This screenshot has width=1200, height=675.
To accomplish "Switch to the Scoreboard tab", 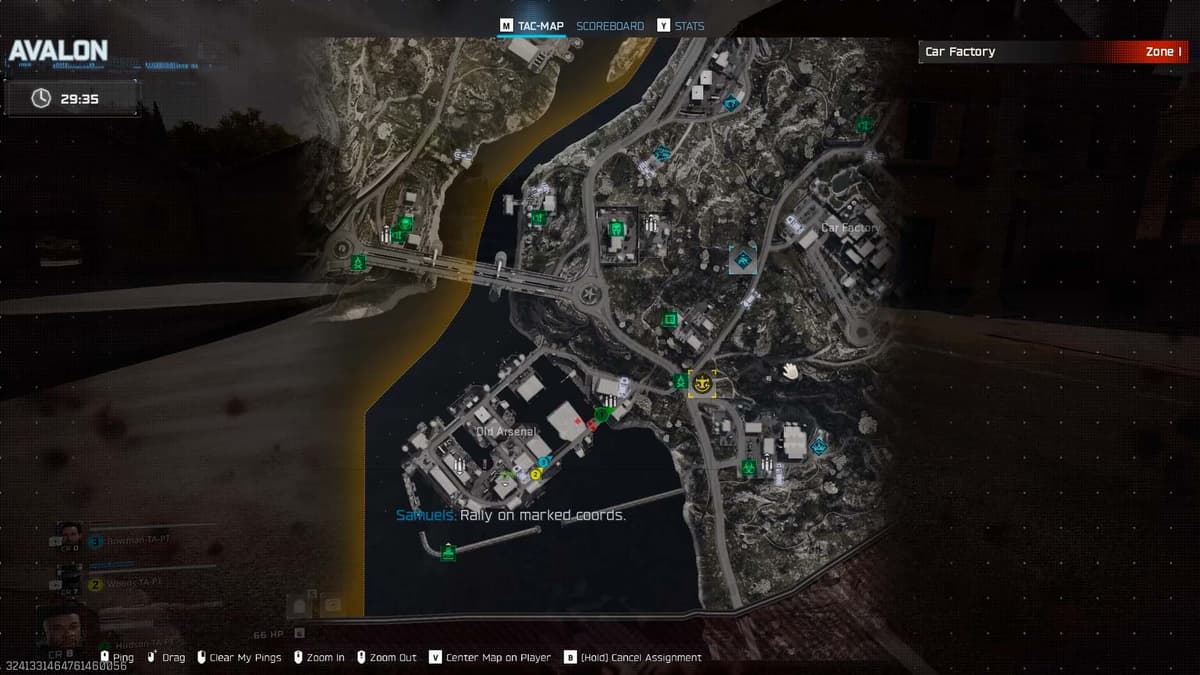I will [610, 26].
